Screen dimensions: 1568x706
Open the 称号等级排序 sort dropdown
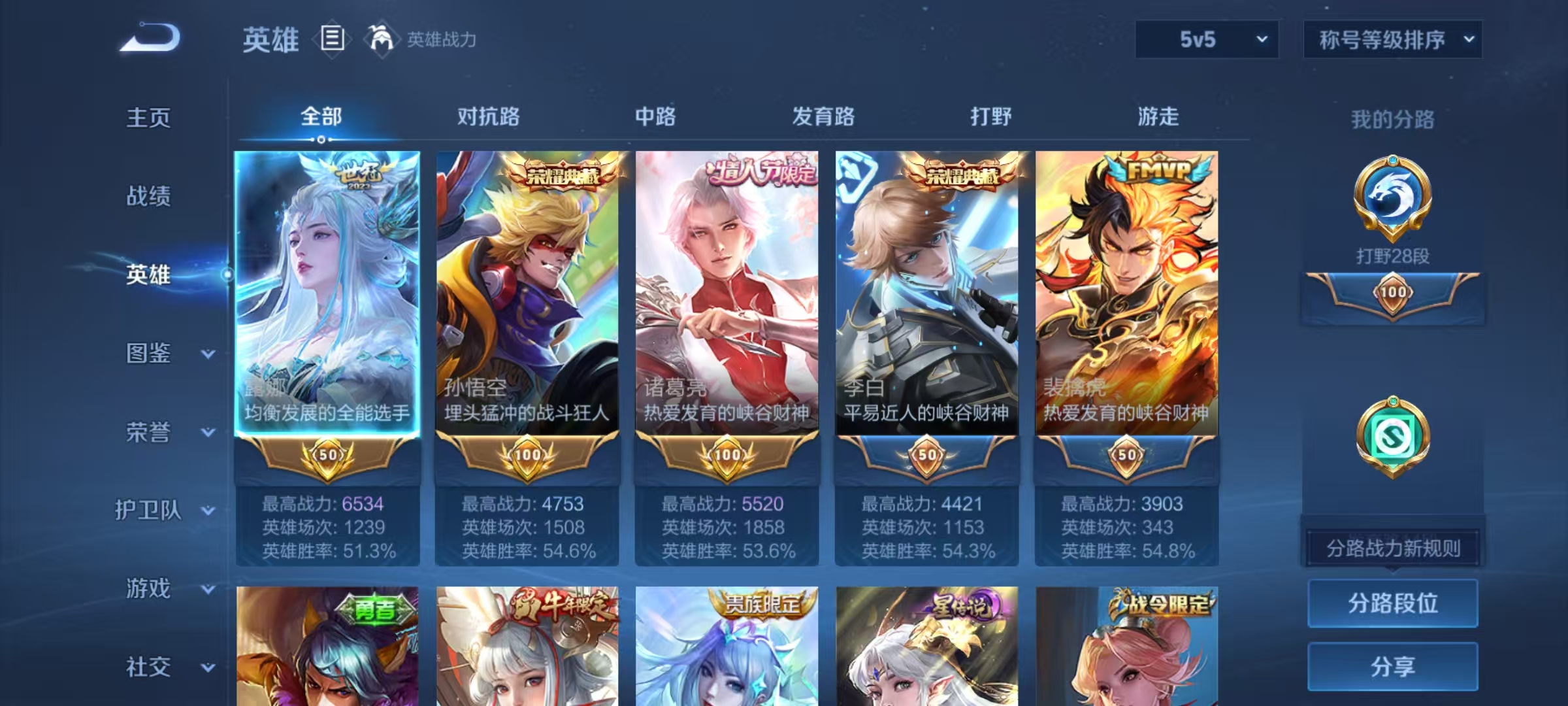pos(1393,39)
